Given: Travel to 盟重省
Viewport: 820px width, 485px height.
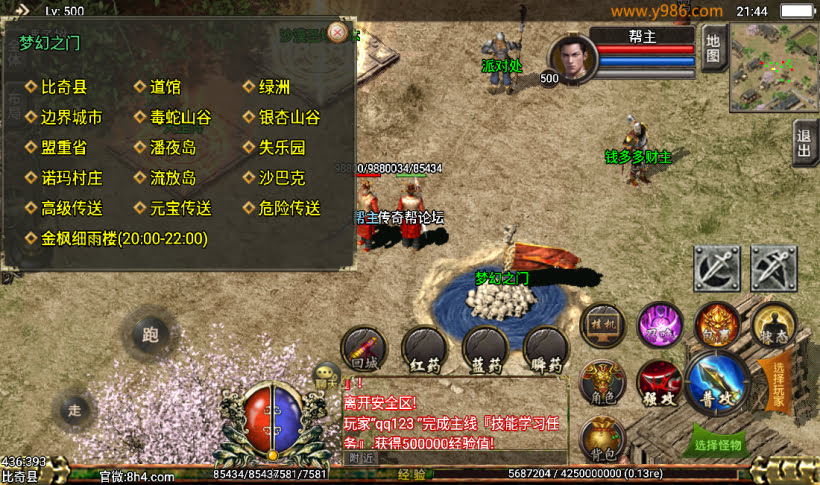Looking at the screenshot, I should point(64,147).
